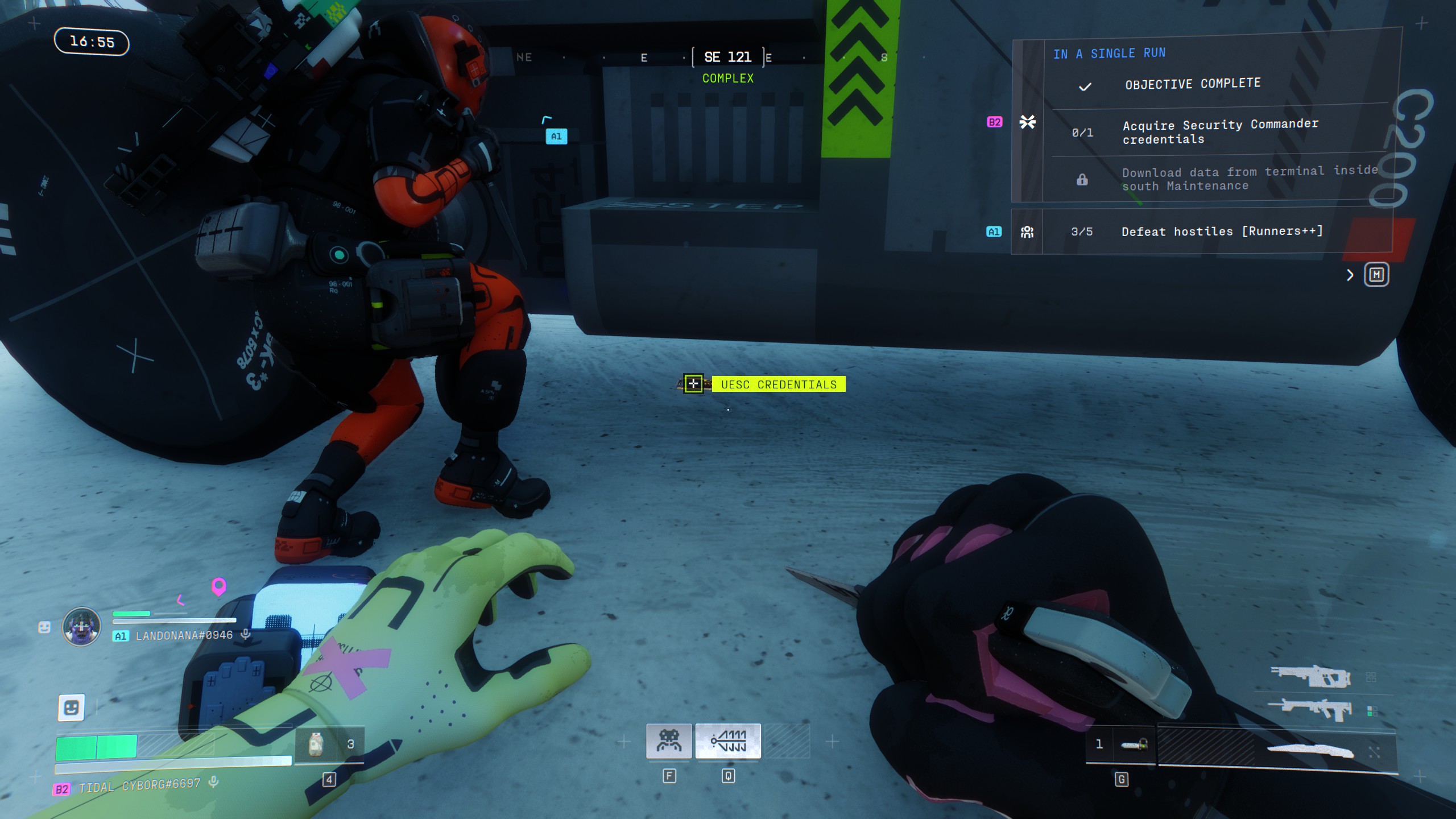The width and height of the screenshot is (1456, 819).
Task: Select teammate LANDONANA#0946's portrait
Action: coord(81,626)
